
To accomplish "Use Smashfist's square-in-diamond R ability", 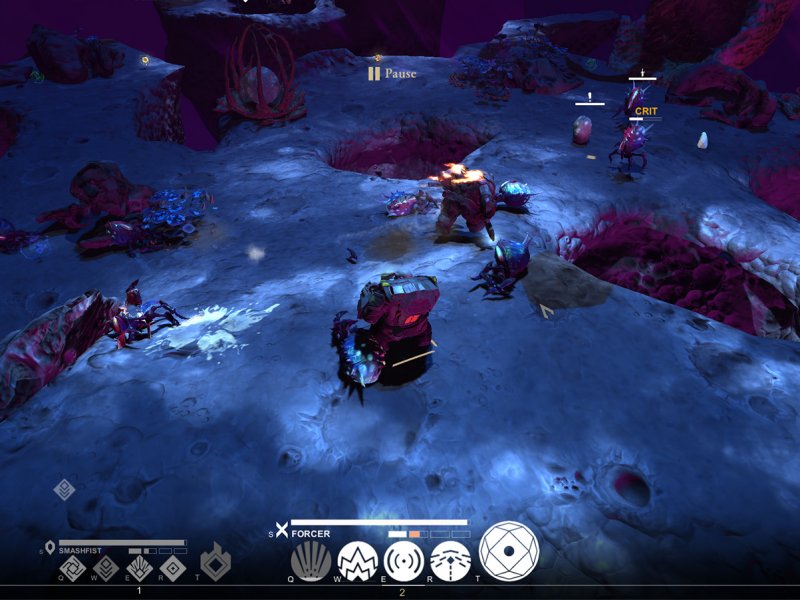I will (172, 569).
